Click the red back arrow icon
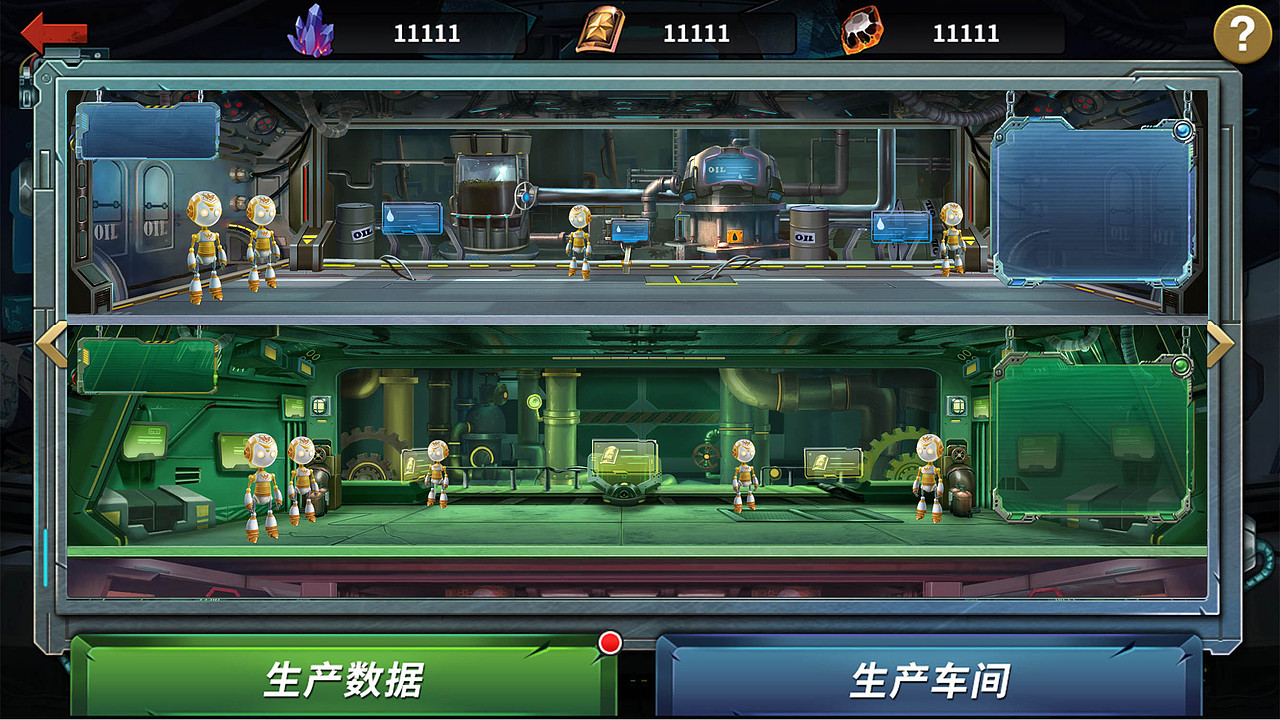Viewport: 1280px width, 720px height. [x=52, y=32]
